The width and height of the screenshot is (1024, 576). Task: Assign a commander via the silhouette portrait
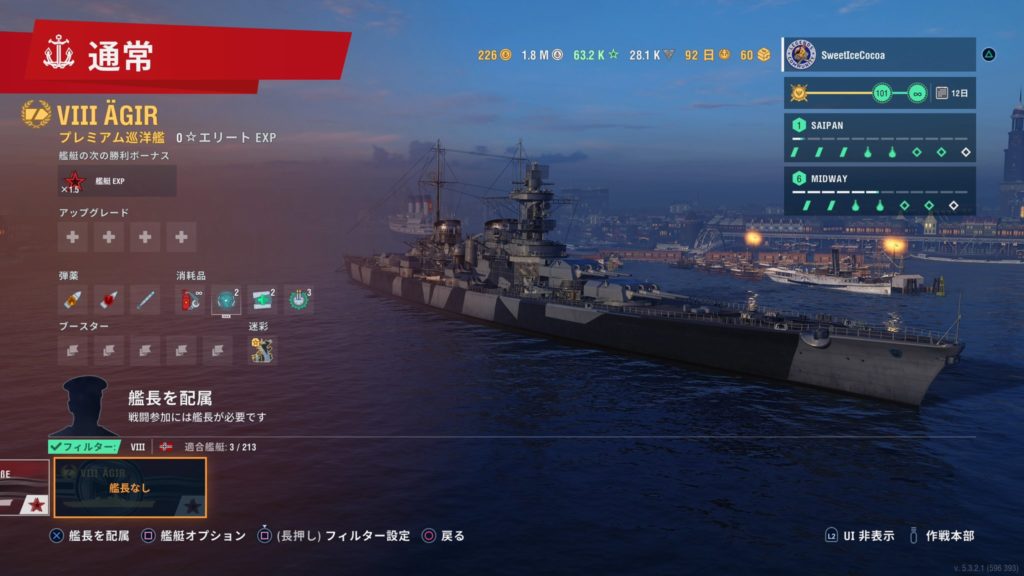click(x=85, y=404)
